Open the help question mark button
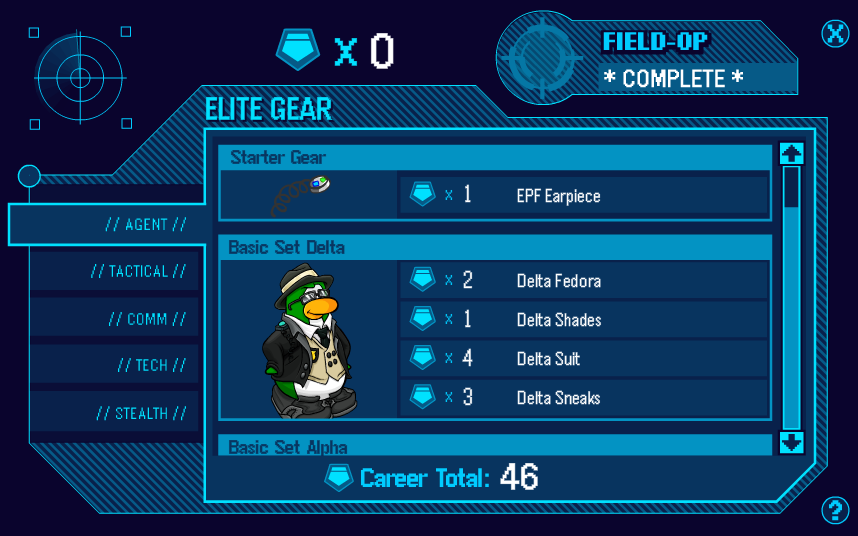The height and width of the screenshot is (536, 858). 835,511
